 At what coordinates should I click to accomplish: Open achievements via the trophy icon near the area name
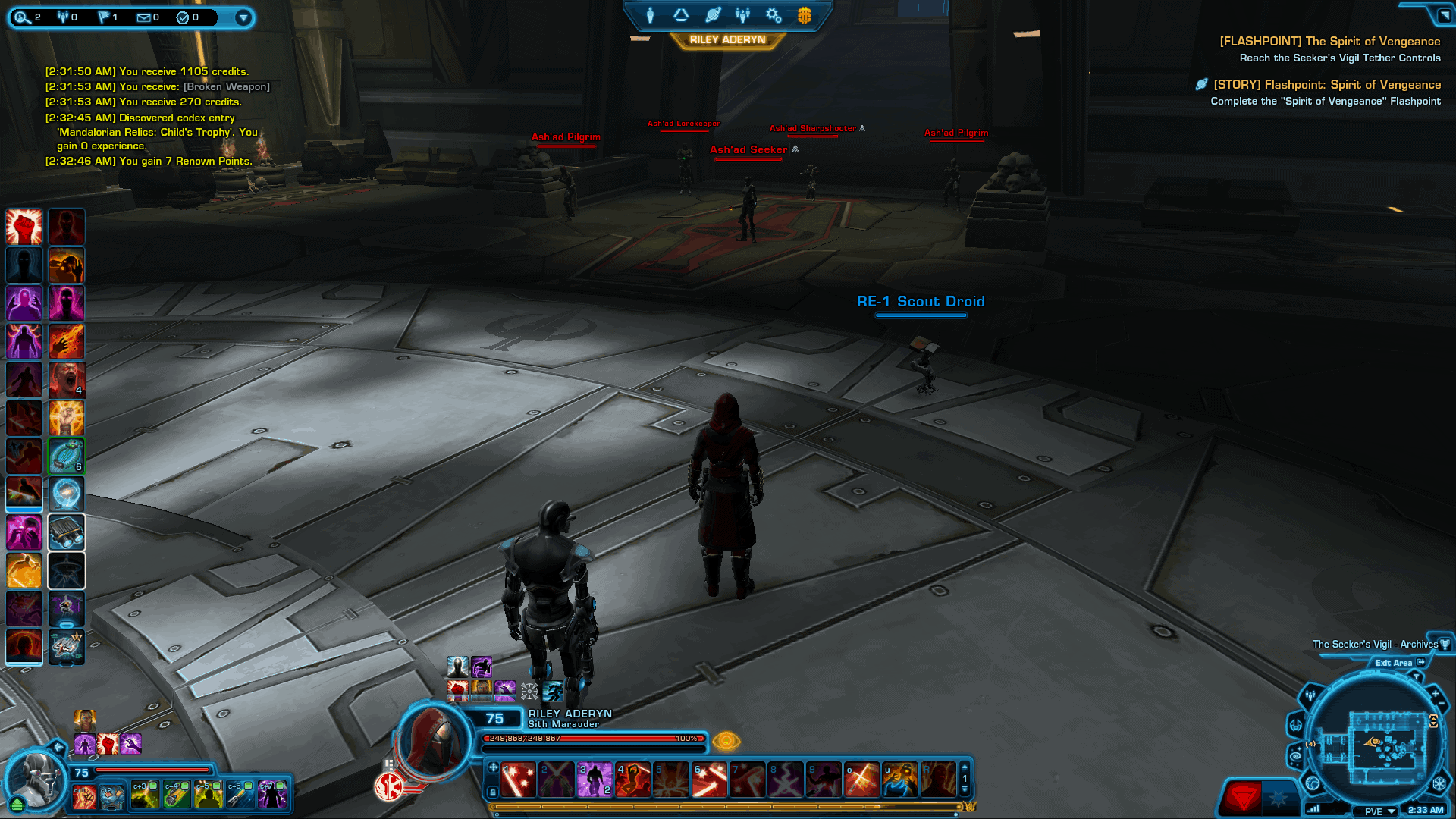pyautogui.click(x=1445, y=645)
